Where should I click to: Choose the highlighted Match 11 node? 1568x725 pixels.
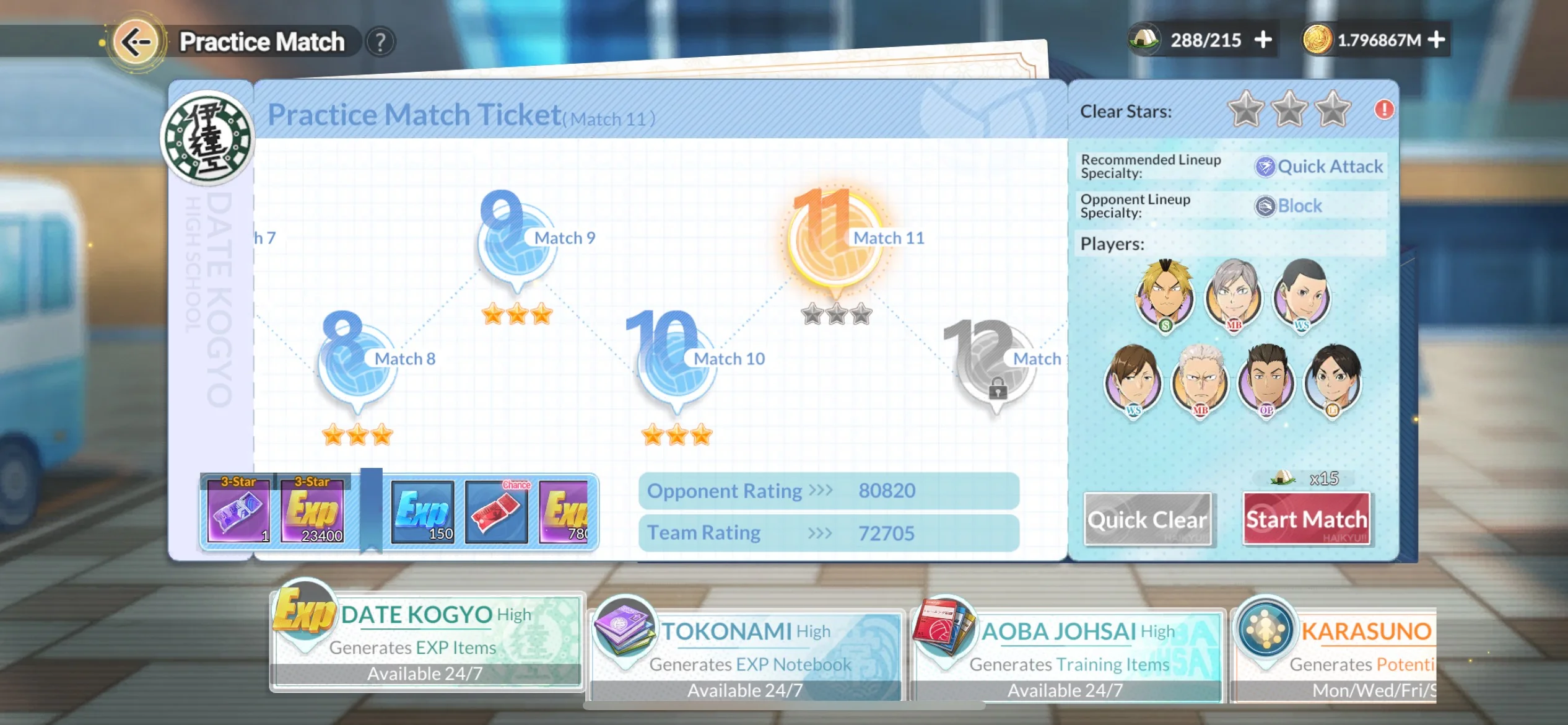click(x=835, y=244)
